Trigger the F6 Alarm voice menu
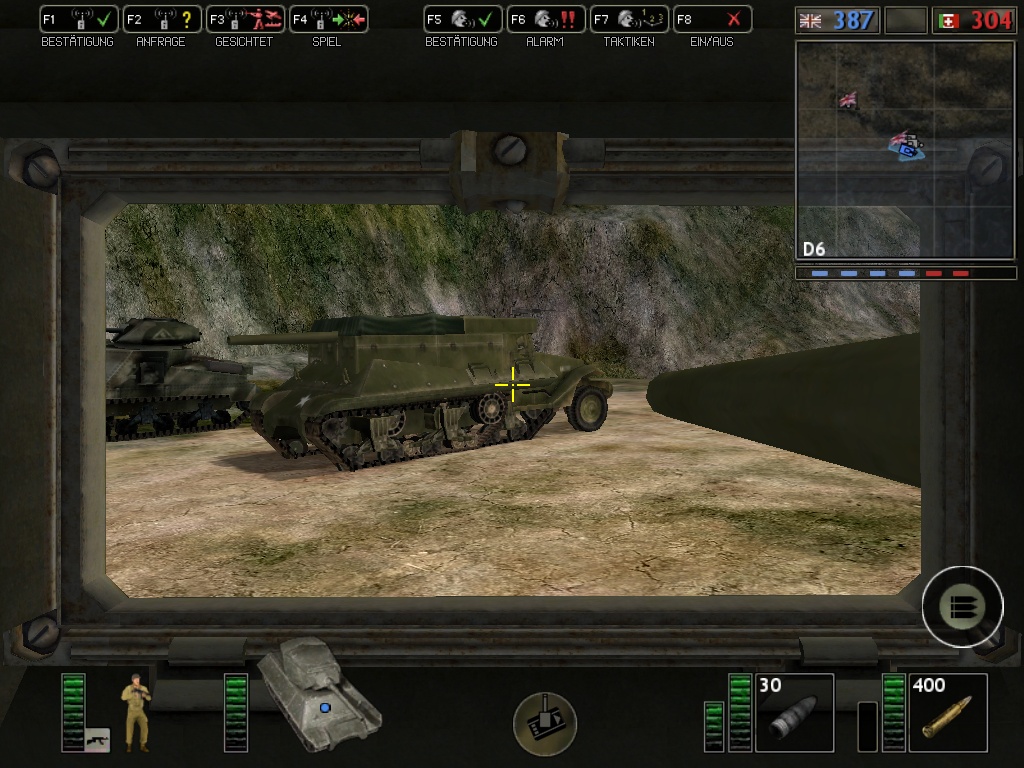Image resolution: width=1024 pixels, height=768 pixels. tap(545, 19)
